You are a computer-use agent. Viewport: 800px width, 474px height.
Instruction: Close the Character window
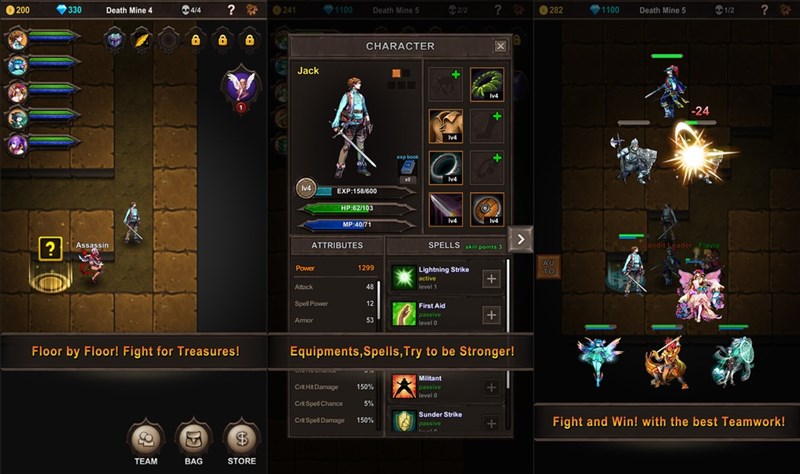pyautogui.click(x=500, y=46)
